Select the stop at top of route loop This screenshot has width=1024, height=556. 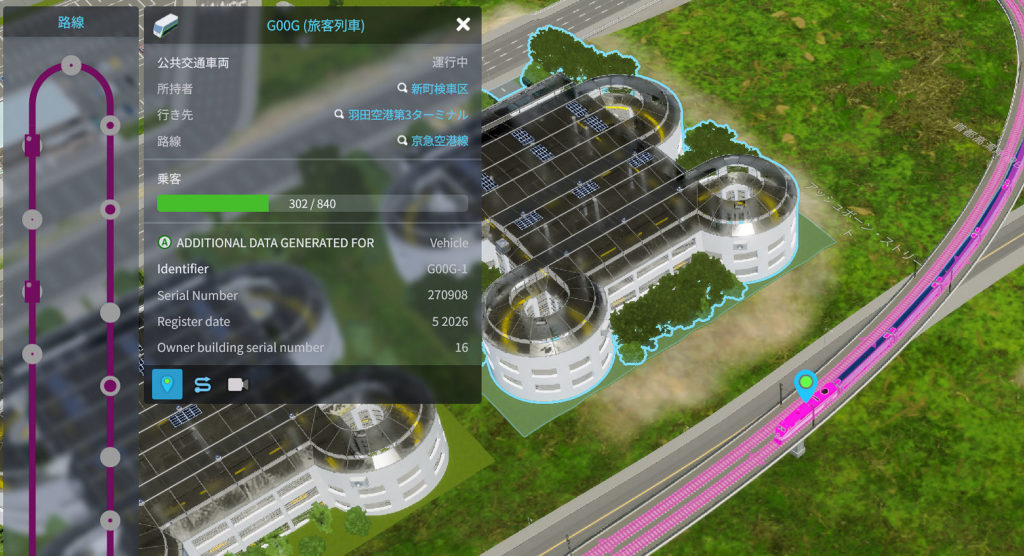point(70,65)
